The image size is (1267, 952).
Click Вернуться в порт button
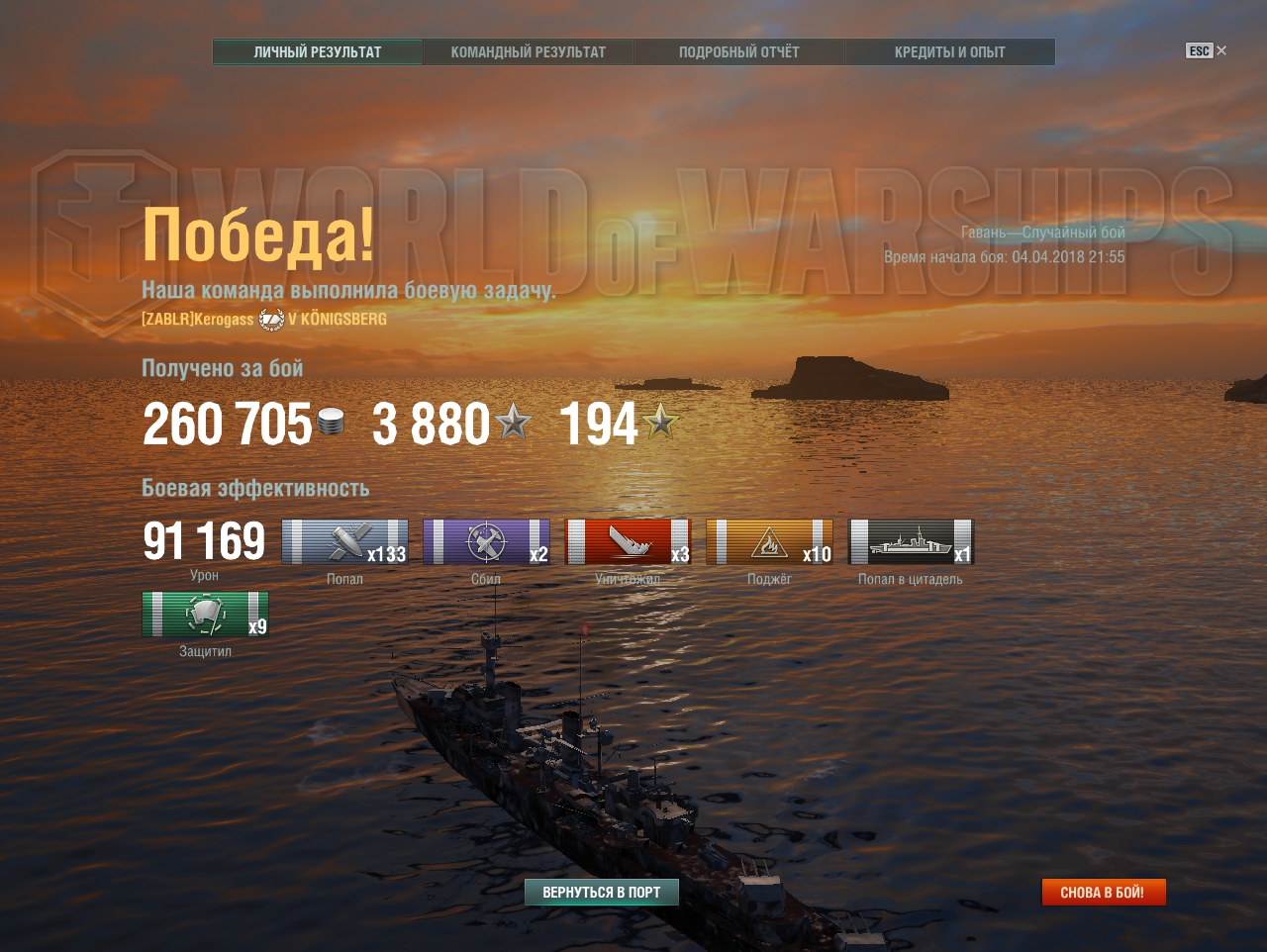pos(602,893)
